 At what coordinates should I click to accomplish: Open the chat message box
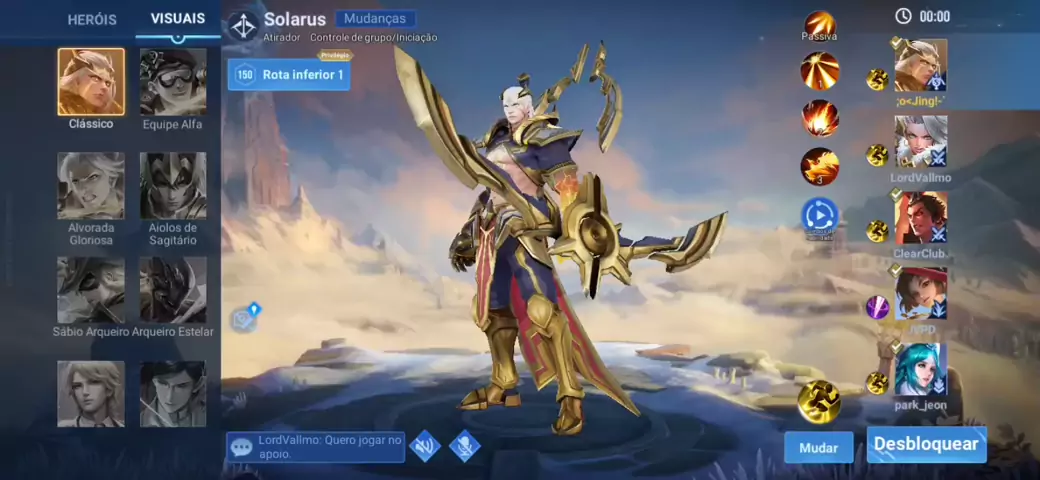[x=316, y=446]
